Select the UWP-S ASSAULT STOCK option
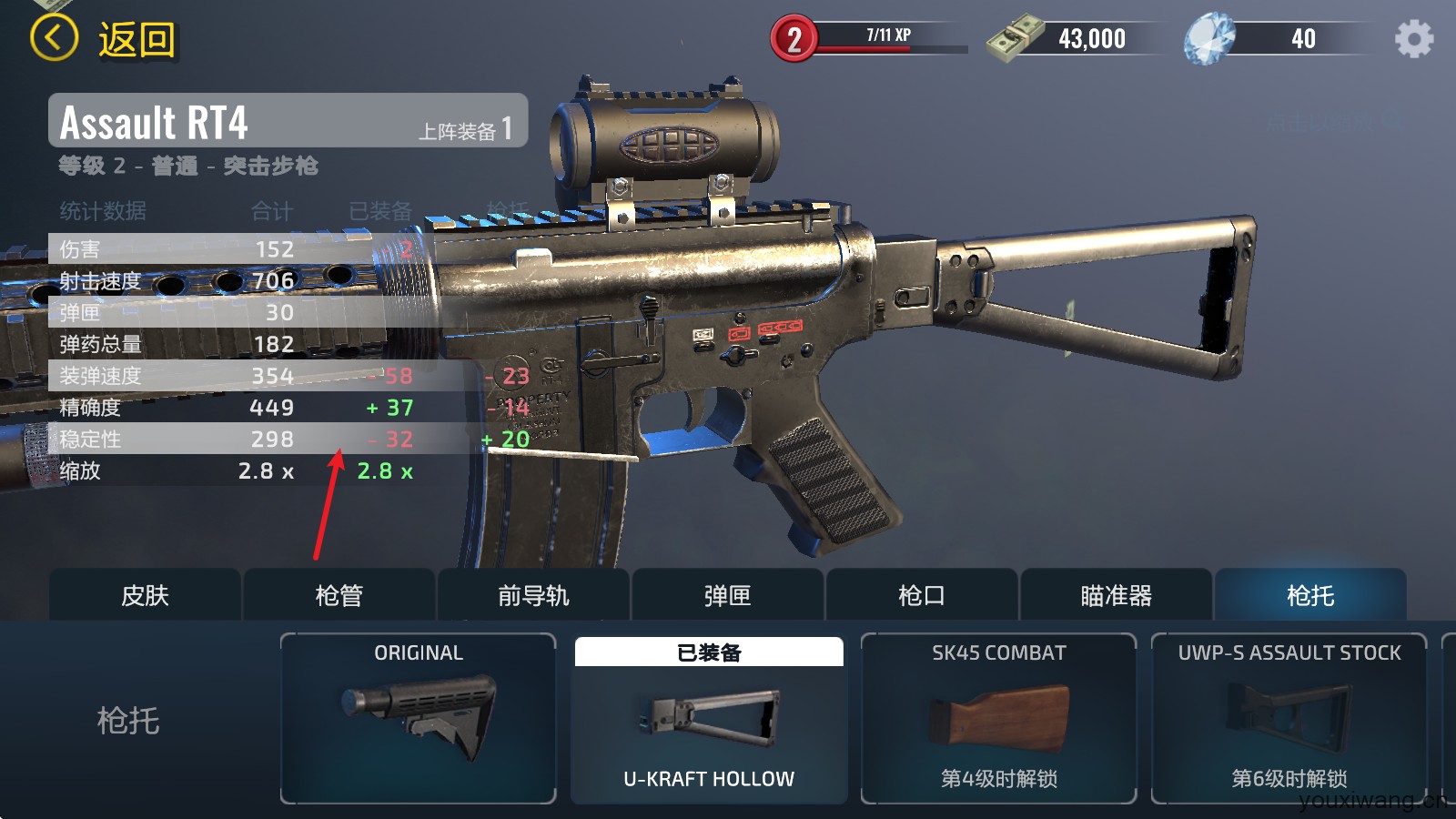Screen dimensions: 1456x819 tap(1290, 717)
